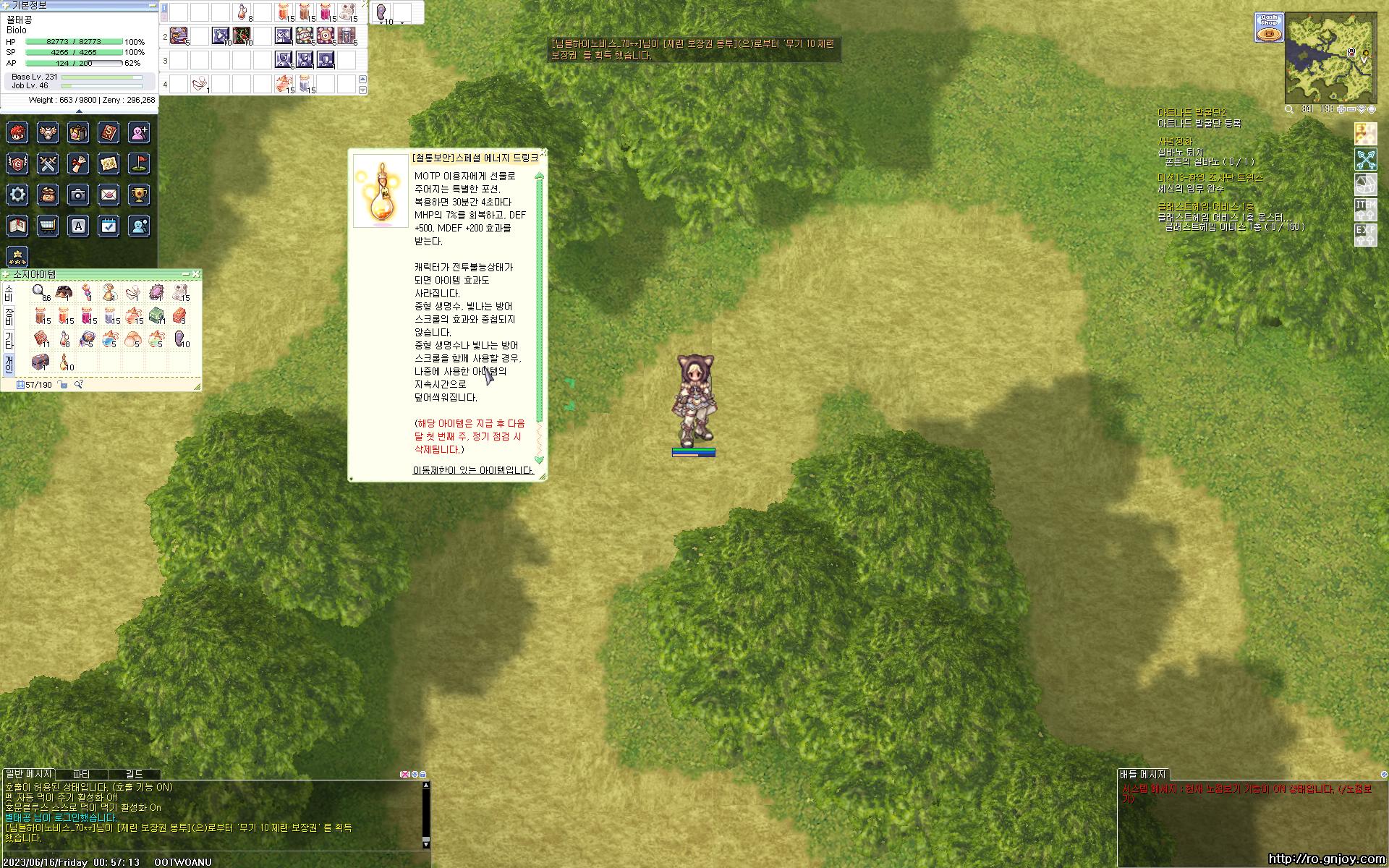Viewport: 1389px width, 868px height.
Task: Close the item description popup
Action: [x=543, y=153]
